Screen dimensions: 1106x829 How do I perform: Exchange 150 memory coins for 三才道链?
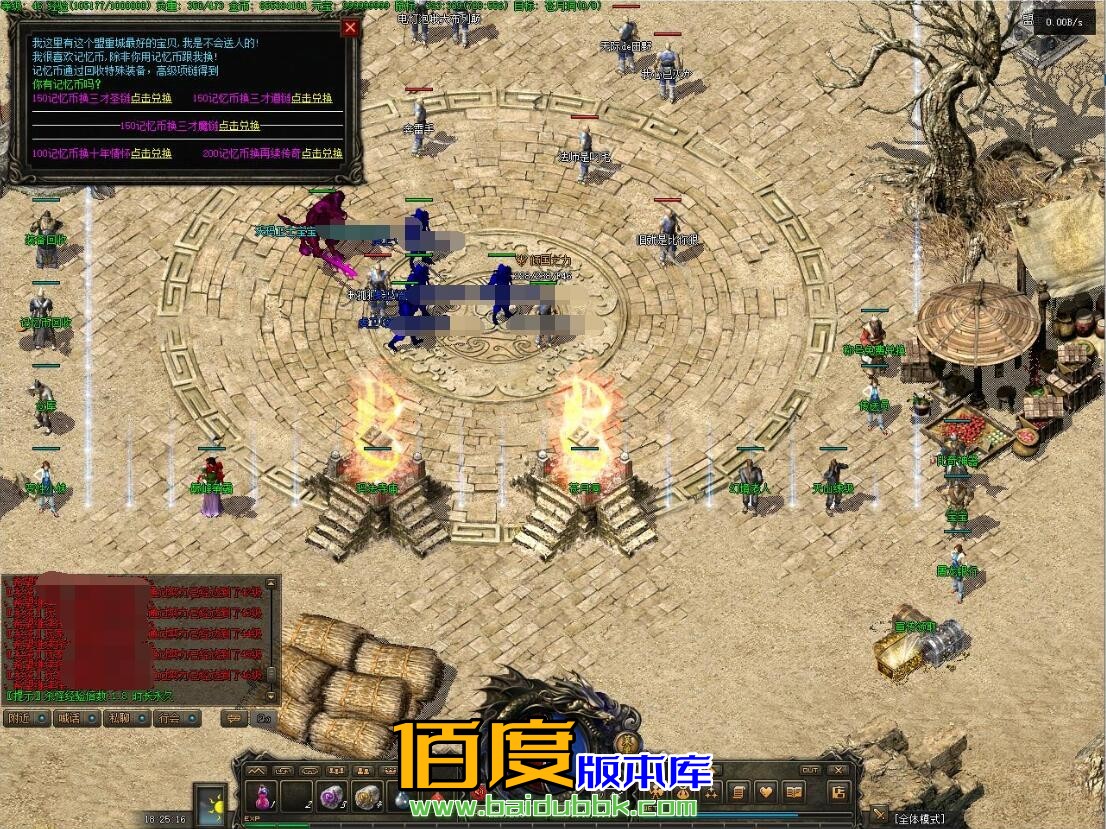click(x=312, y=98)
